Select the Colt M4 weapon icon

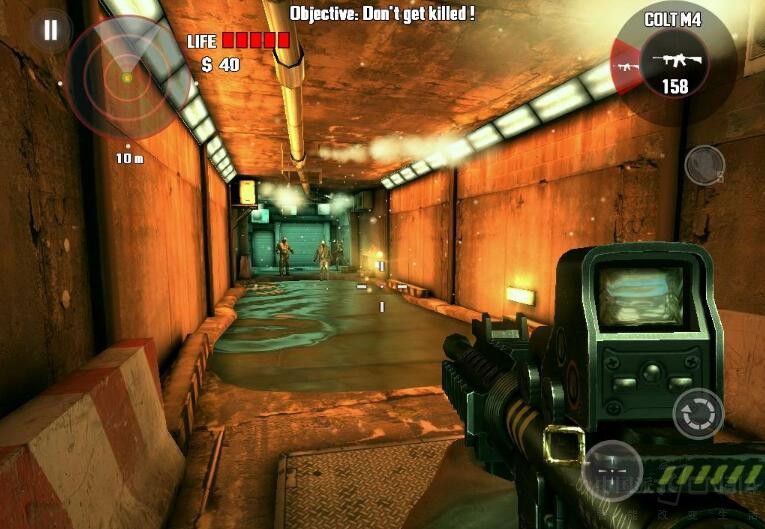tap(675, 60)
